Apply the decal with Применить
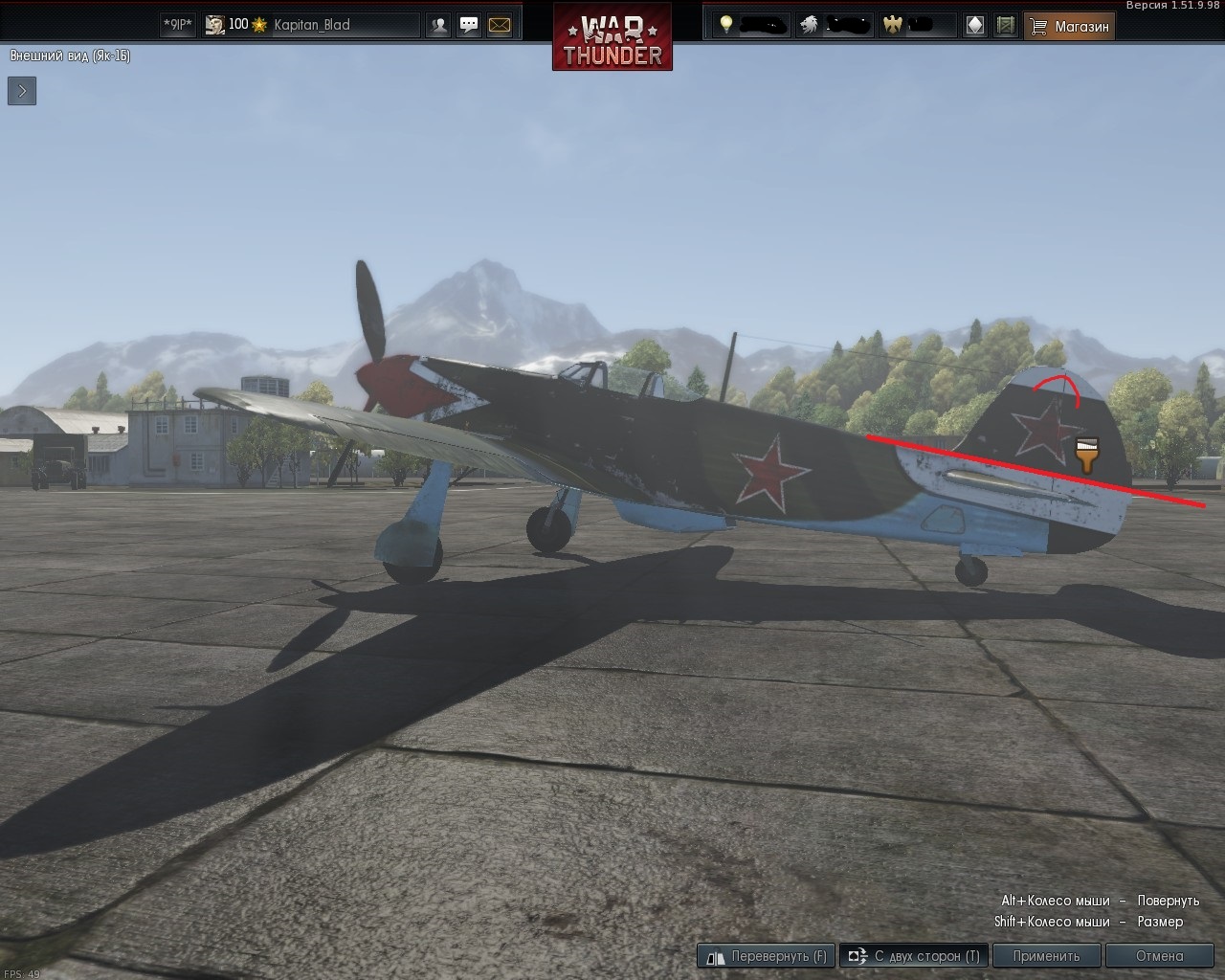The image size is (1225, 980). [1046, 955]
